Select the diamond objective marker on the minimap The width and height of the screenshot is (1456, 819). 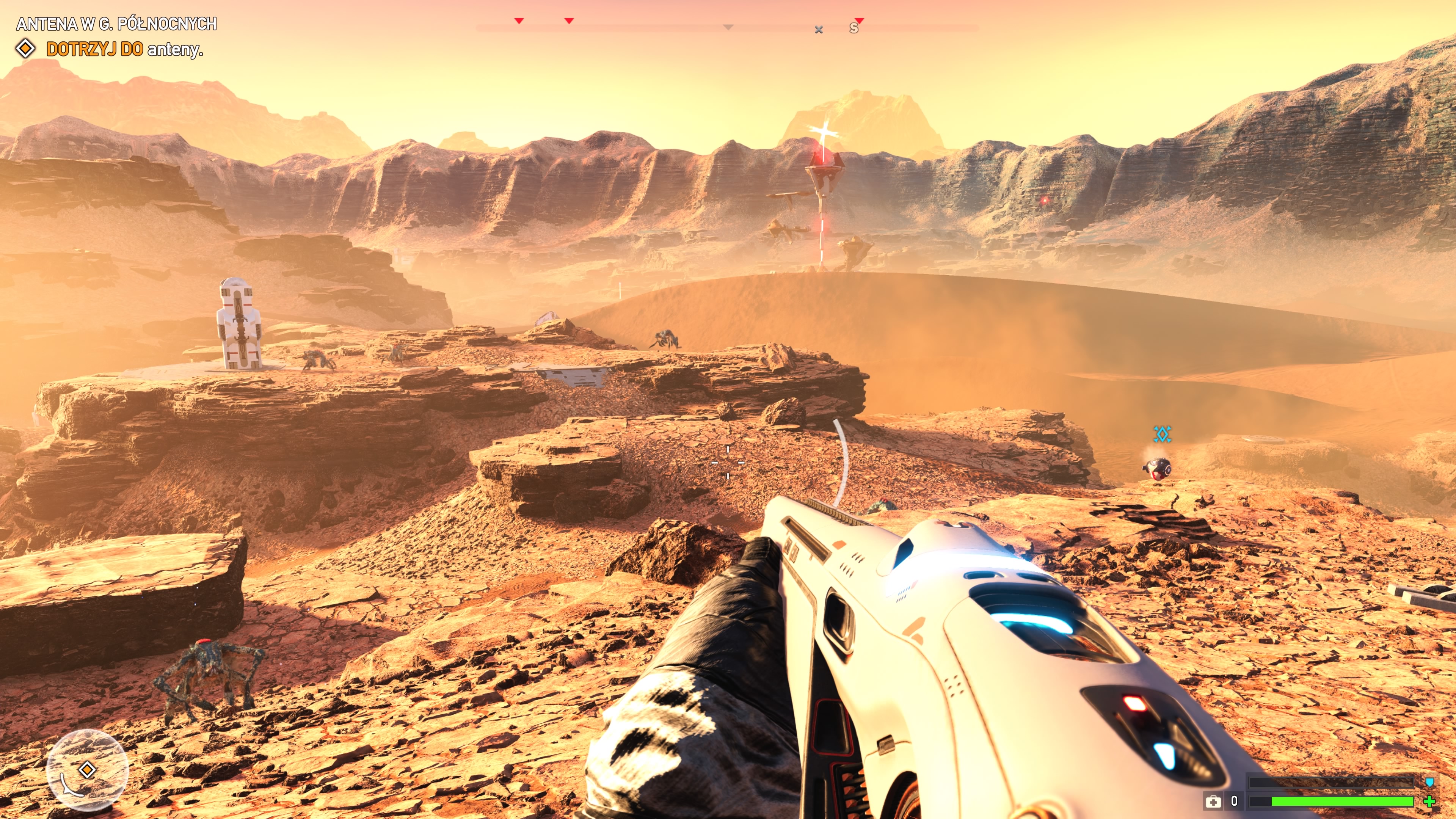(x=87, y=769)
